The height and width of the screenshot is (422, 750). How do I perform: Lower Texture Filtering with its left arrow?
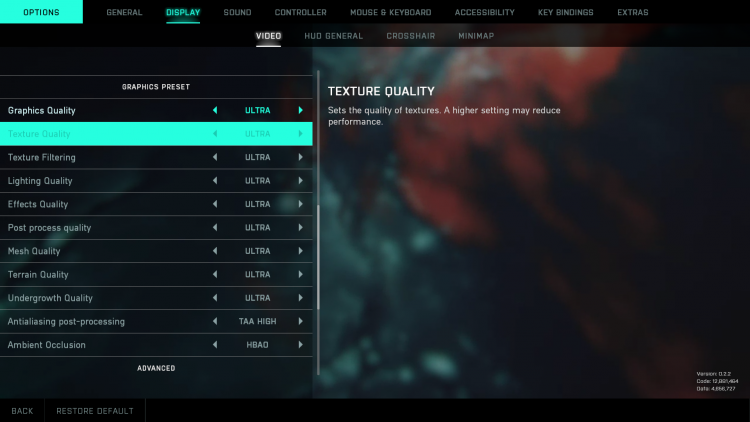[214, 157]
